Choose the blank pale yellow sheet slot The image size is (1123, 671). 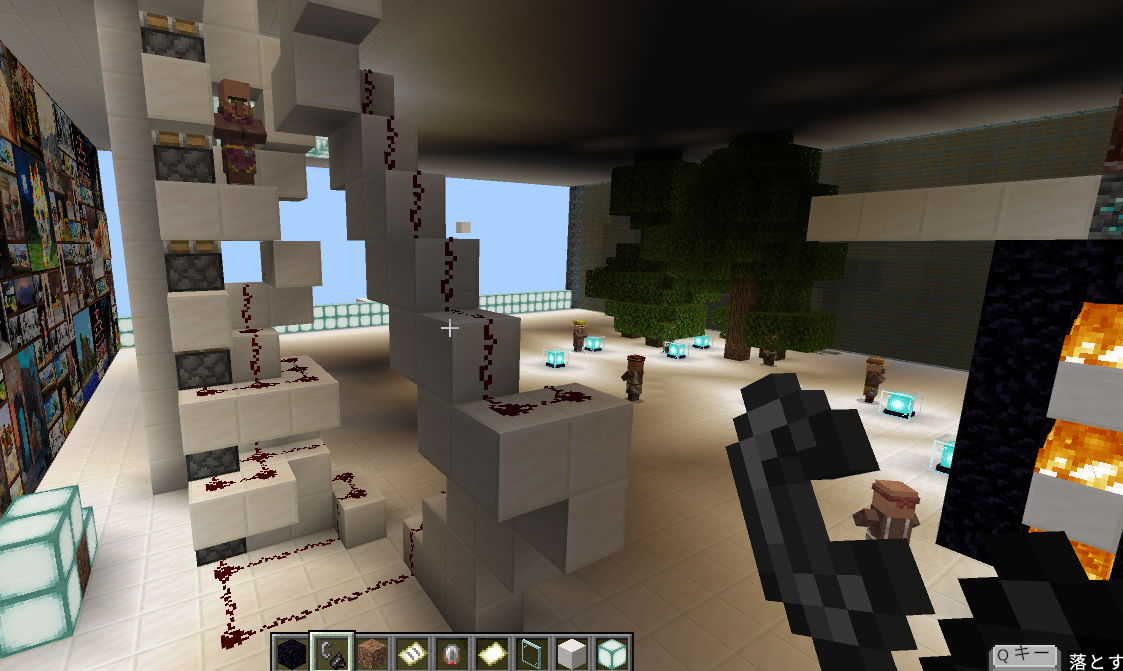pyautogui.click(x=490, y=653)
